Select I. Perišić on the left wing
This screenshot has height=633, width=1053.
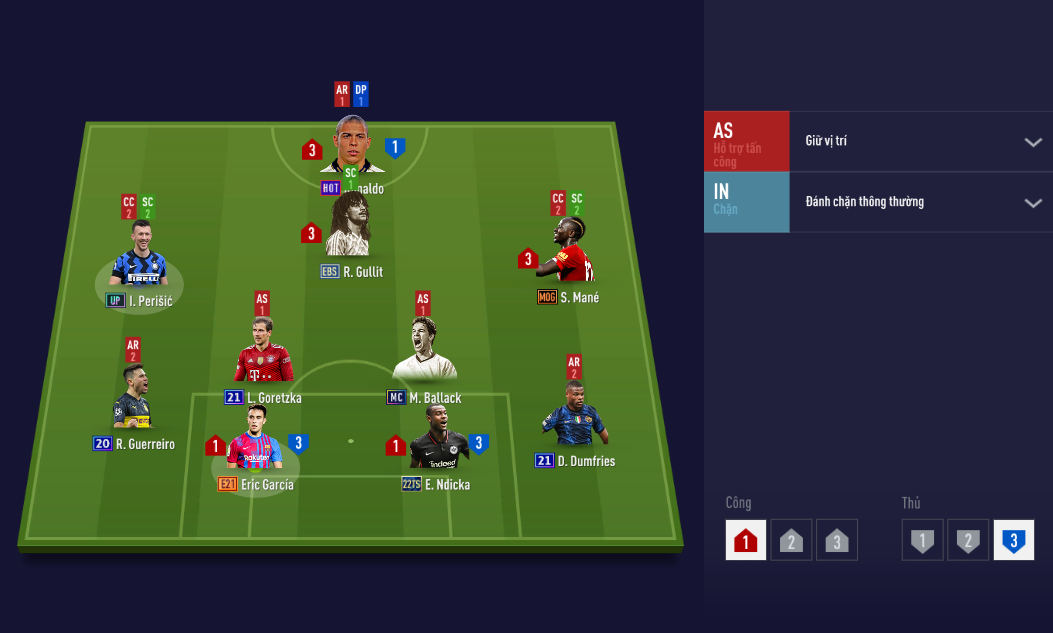(138, 257)
